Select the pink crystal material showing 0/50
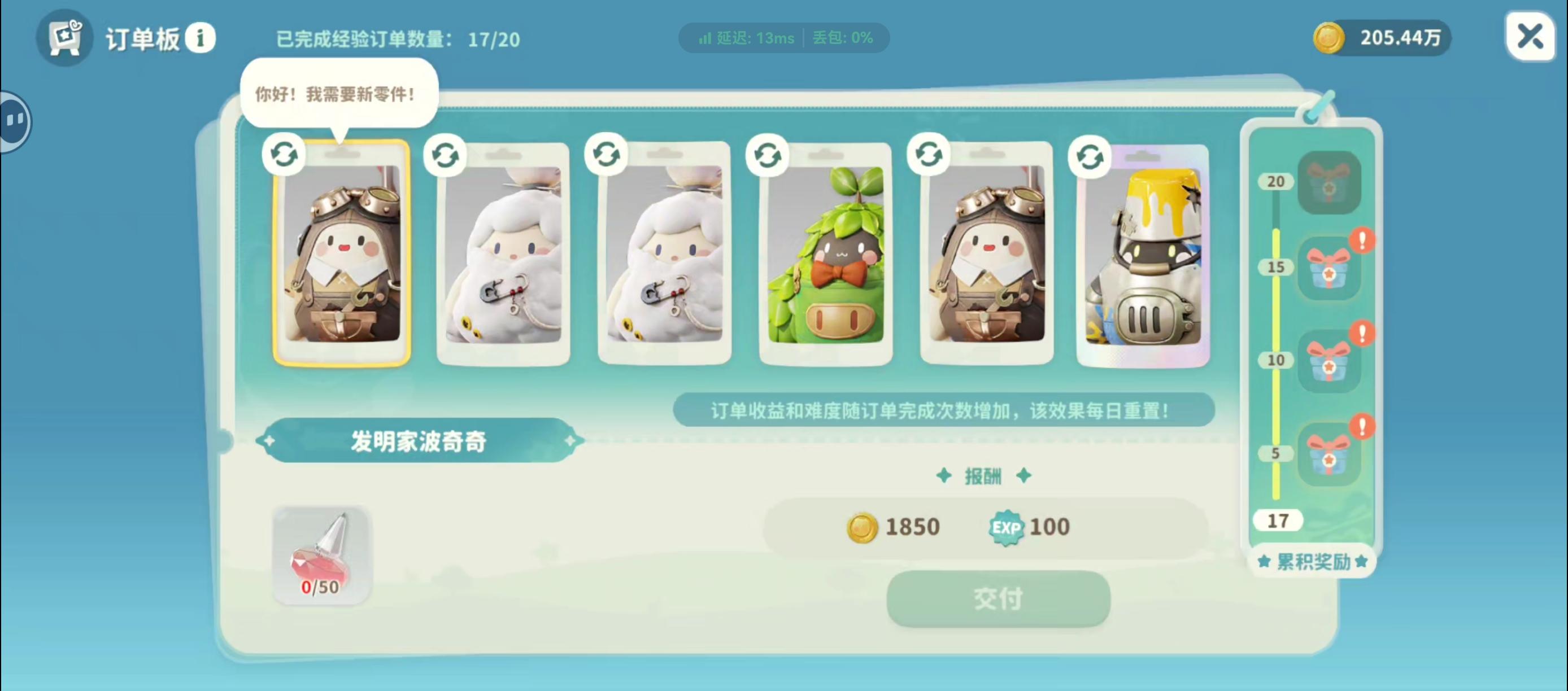1568x691 pixels. 321,555
